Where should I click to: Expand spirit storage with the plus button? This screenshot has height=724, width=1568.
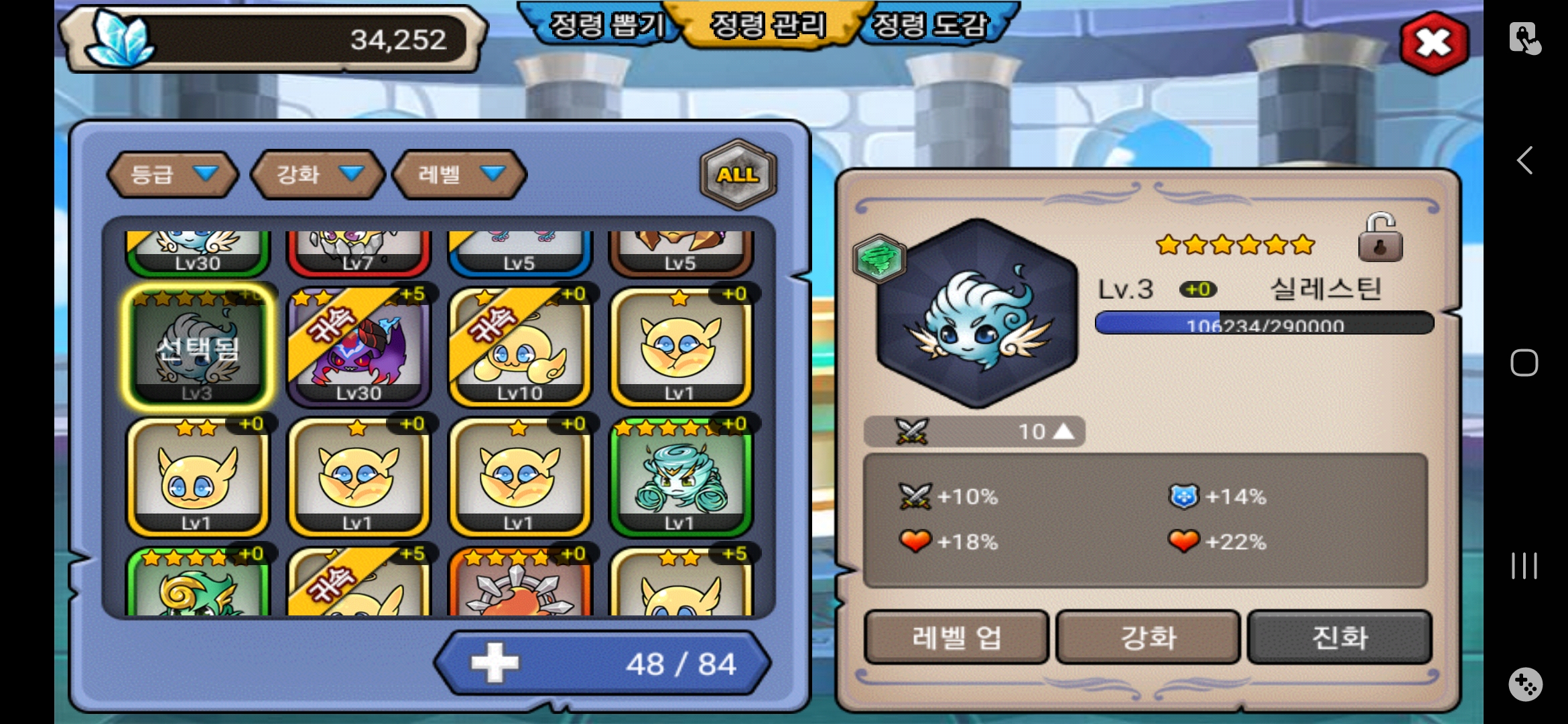(495, 663)
